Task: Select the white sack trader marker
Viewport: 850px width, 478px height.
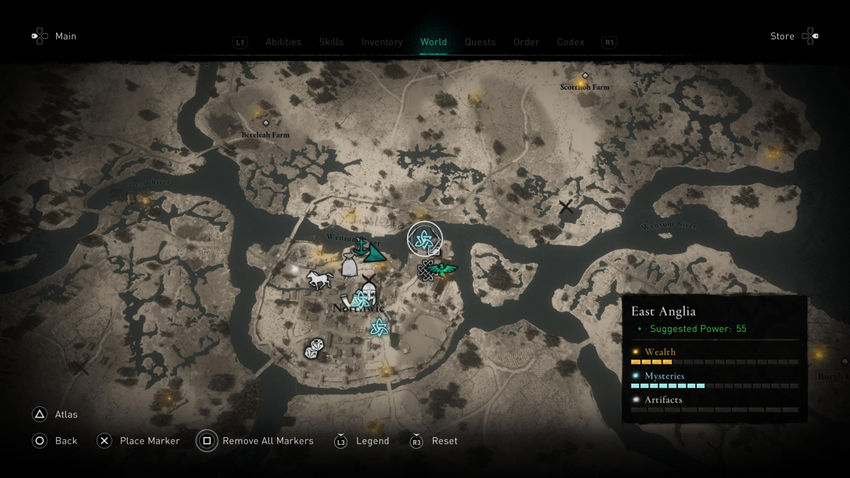Action: 349,266
